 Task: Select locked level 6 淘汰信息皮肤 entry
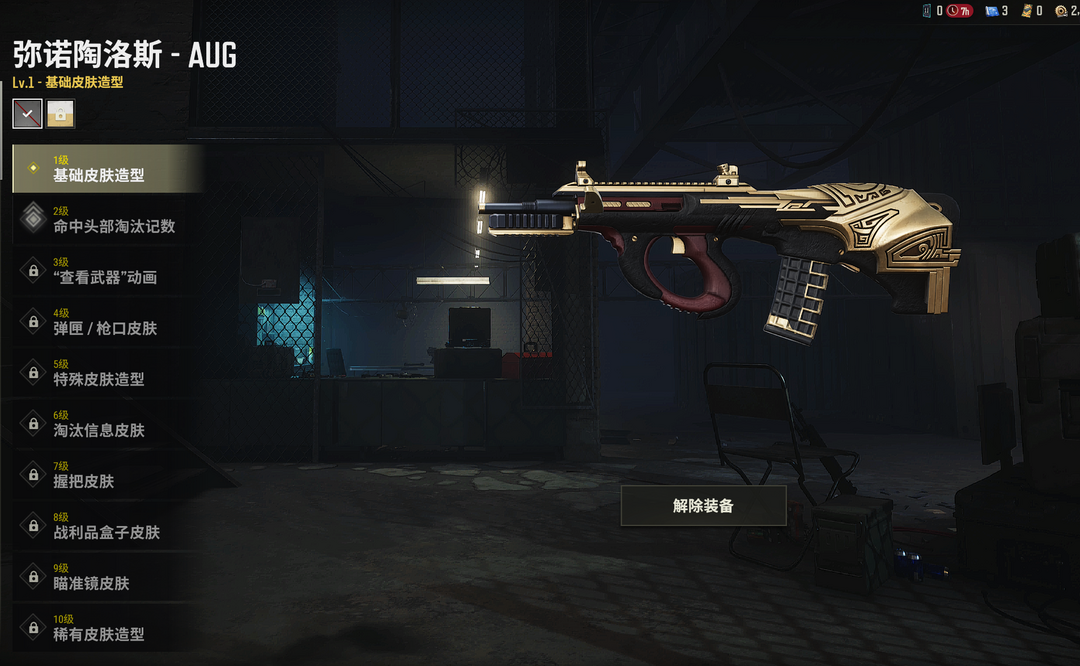click(108, 424)
